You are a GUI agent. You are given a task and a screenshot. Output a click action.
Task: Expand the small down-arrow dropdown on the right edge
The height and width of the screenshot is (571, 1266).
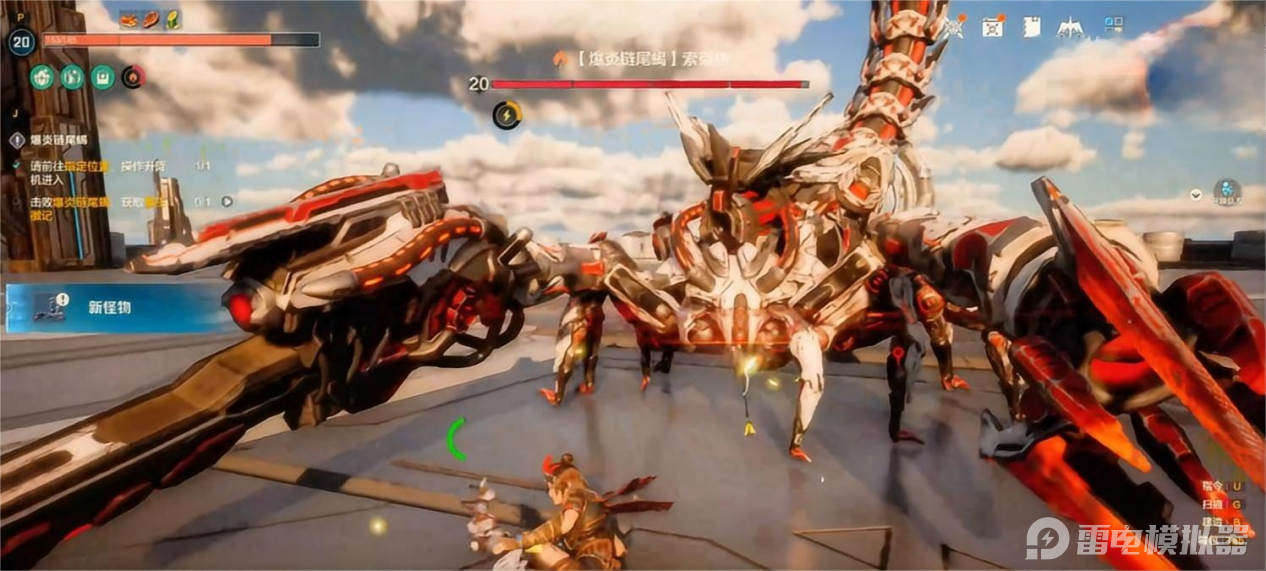pyautogui.click(x=1196, y=194)
